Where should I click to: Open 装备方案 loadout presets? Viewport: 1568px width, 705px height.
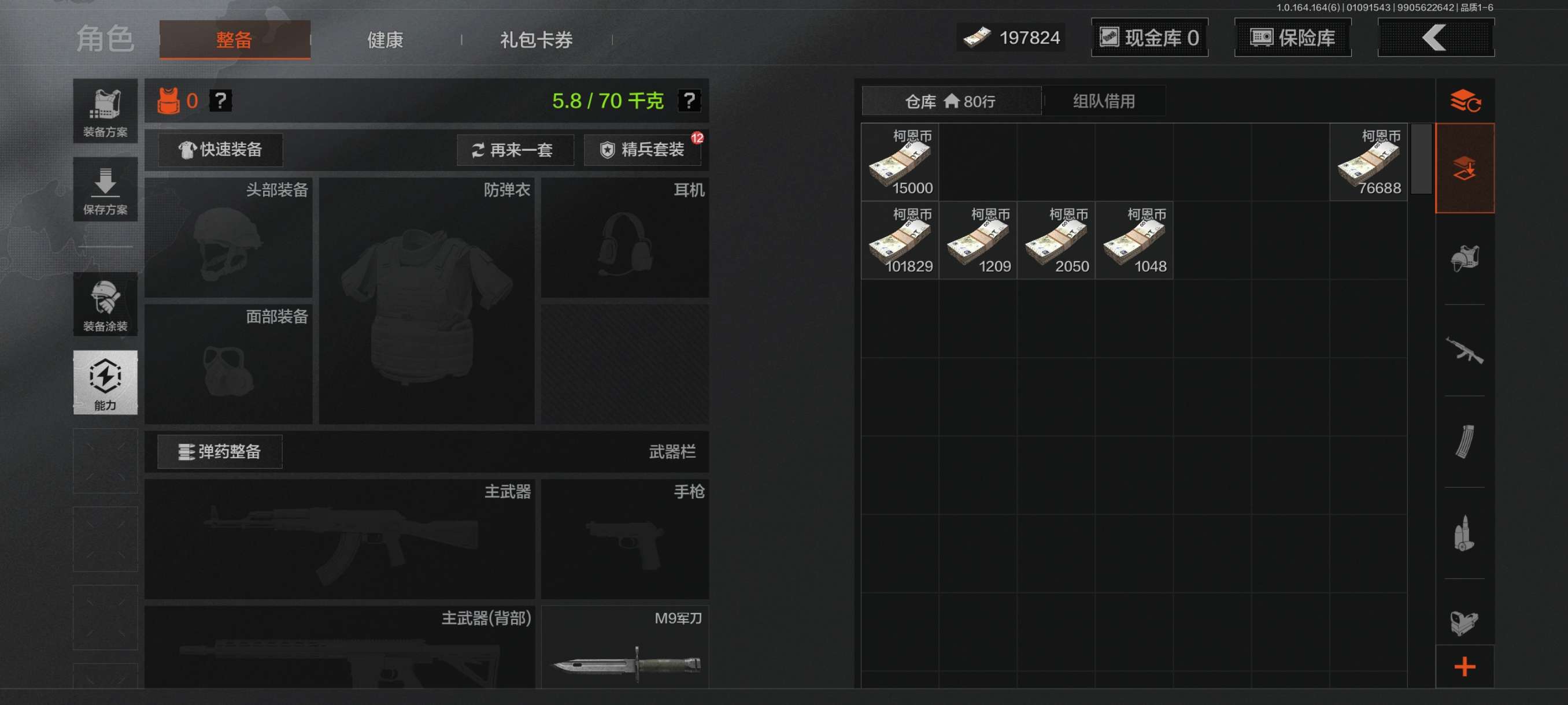(x=105, y=112)
